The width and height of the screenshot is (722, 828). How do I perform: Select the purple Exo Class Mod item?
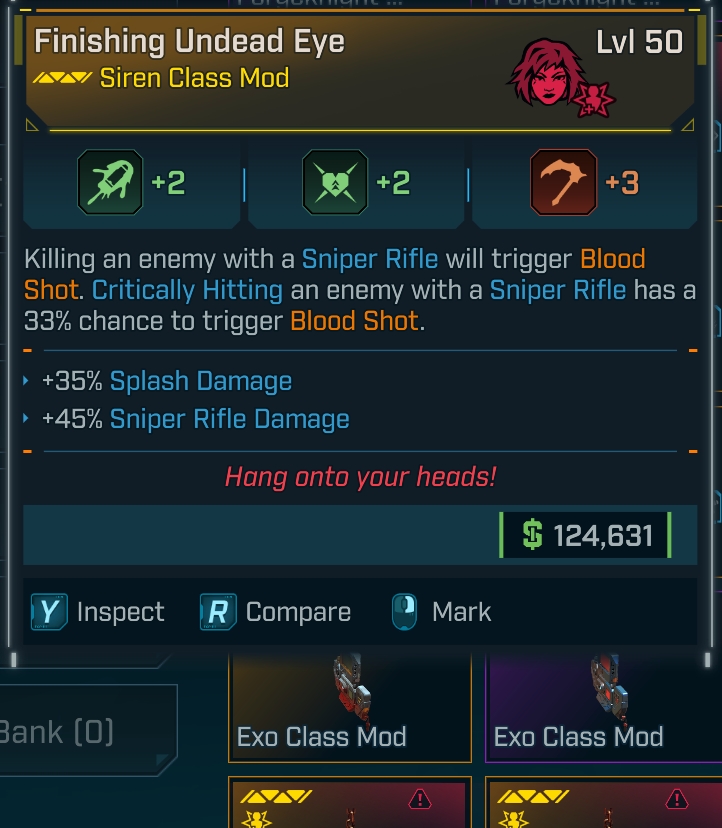click(x=603, y=707)
